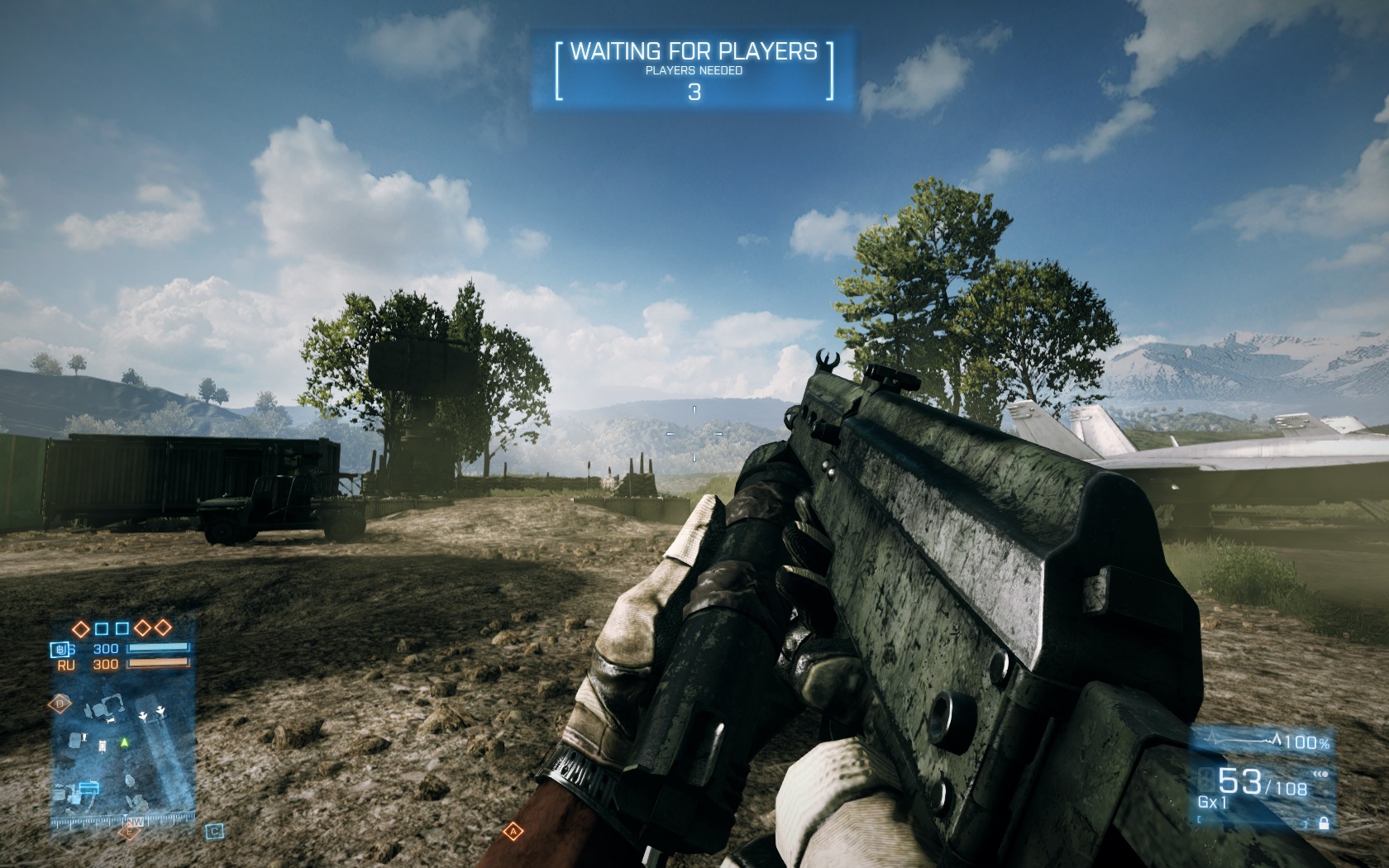Screen dimensions: 1389x868
Task: Toggle the lock icon in the weapon panel
Action: [1324, 824]
